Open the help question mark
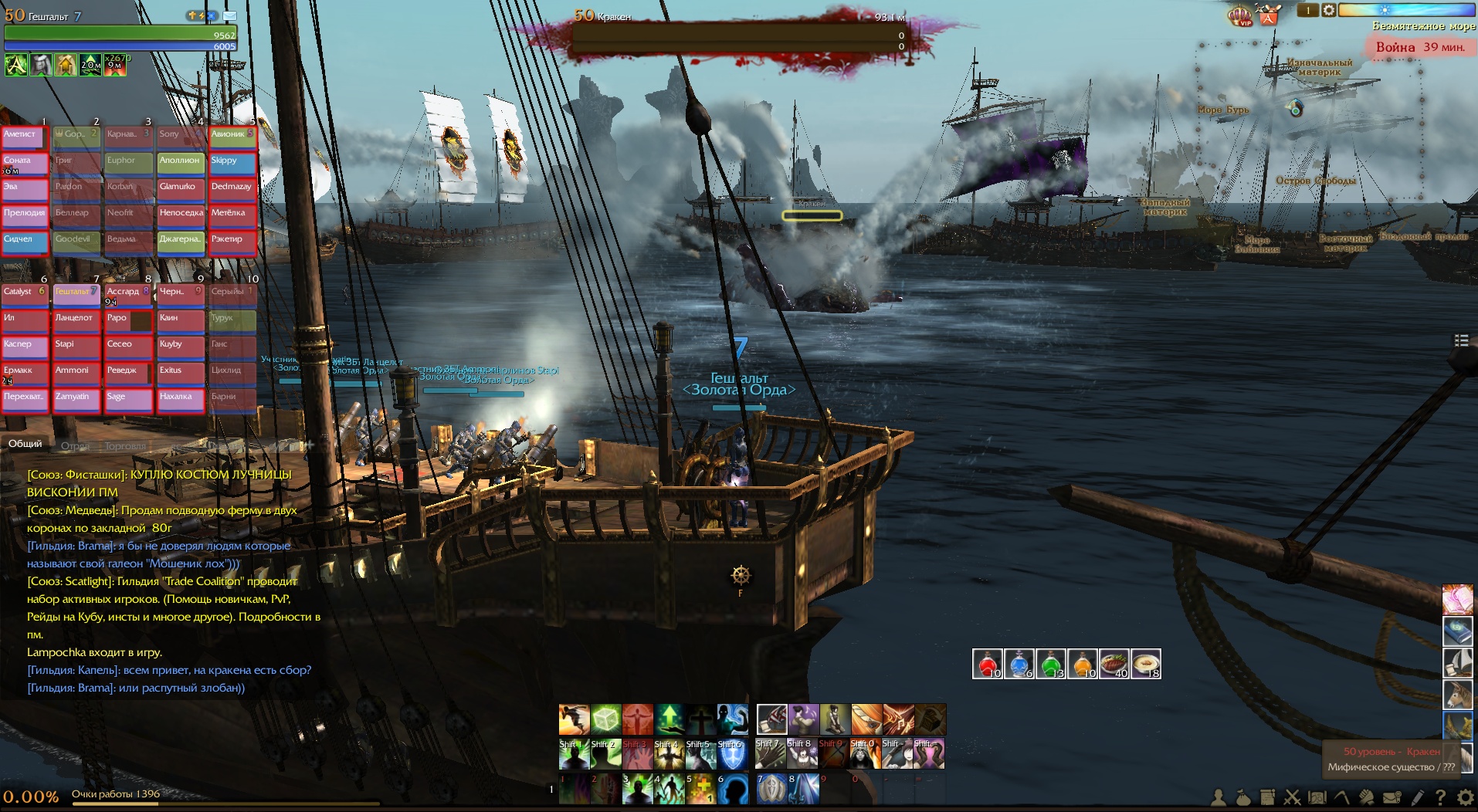This screenshot has height=812, width=1478. coord(1440,798)
